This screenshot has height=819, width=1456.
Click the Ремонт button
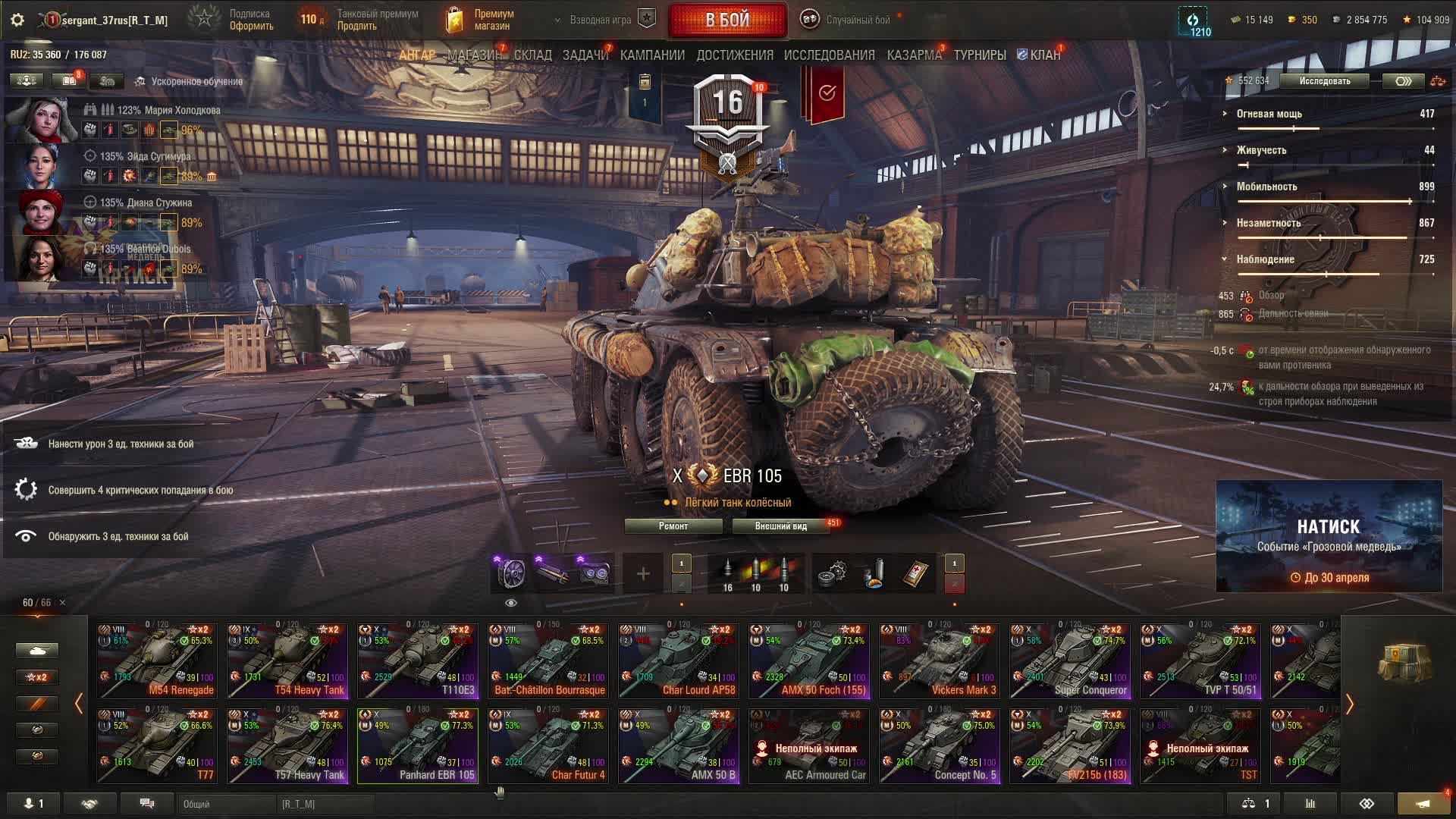coord(673,526)
